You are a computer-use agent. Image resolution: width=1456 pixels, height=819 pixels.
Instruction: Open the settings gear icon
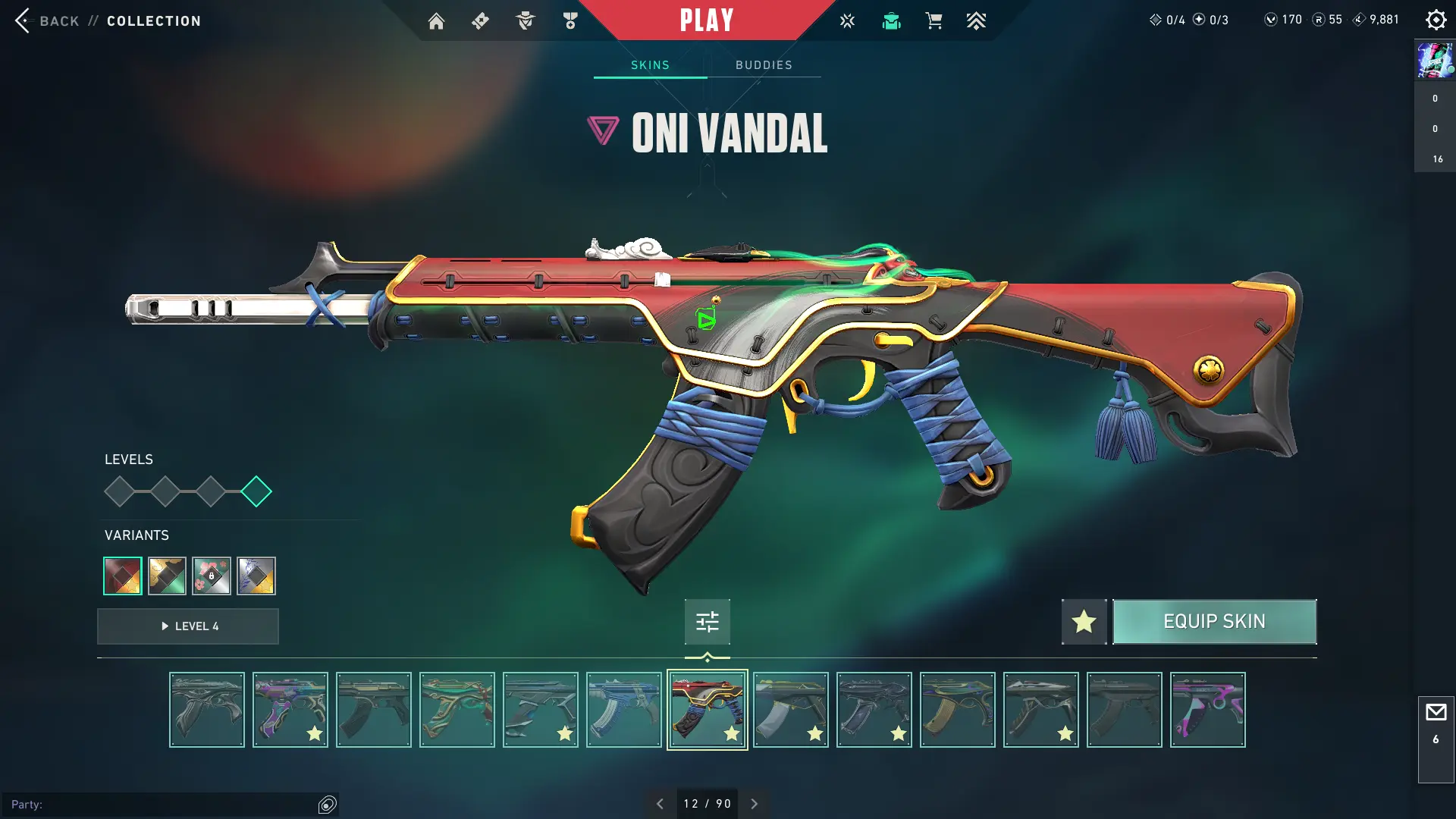(x=1436, y=20)
